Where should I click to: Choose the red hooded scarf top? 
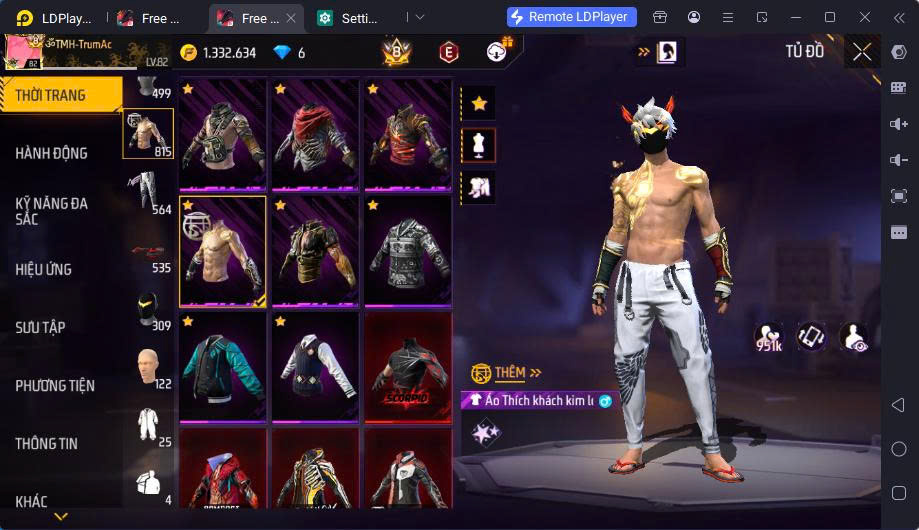(x=314, y=133)
